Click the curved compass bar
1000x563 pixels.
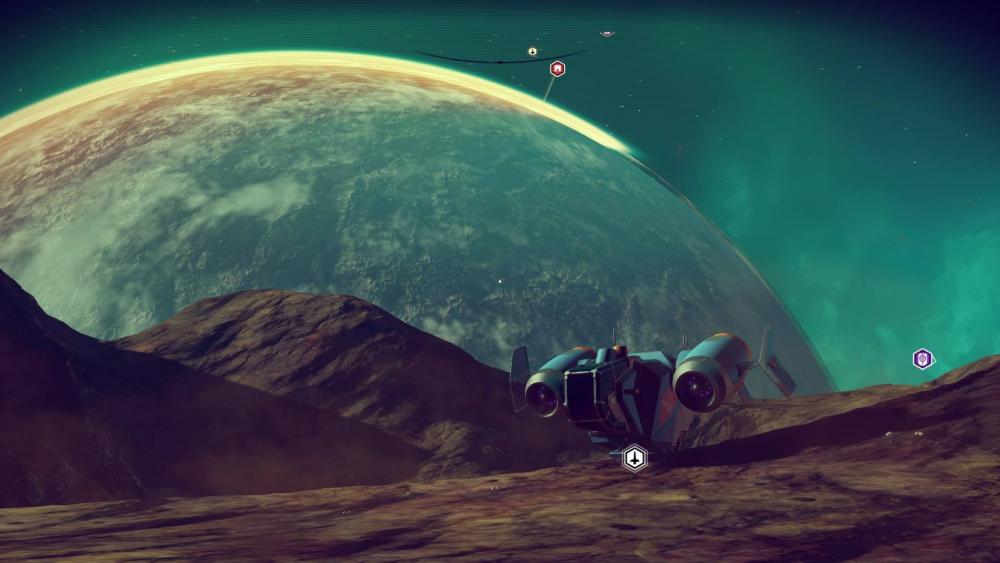click(470, 59)
